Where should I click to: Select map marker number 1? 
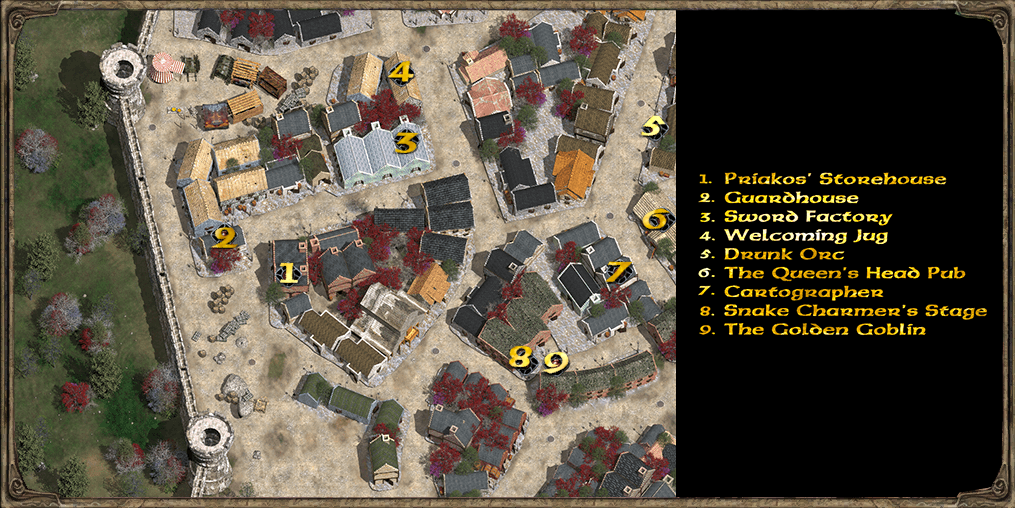287,272
